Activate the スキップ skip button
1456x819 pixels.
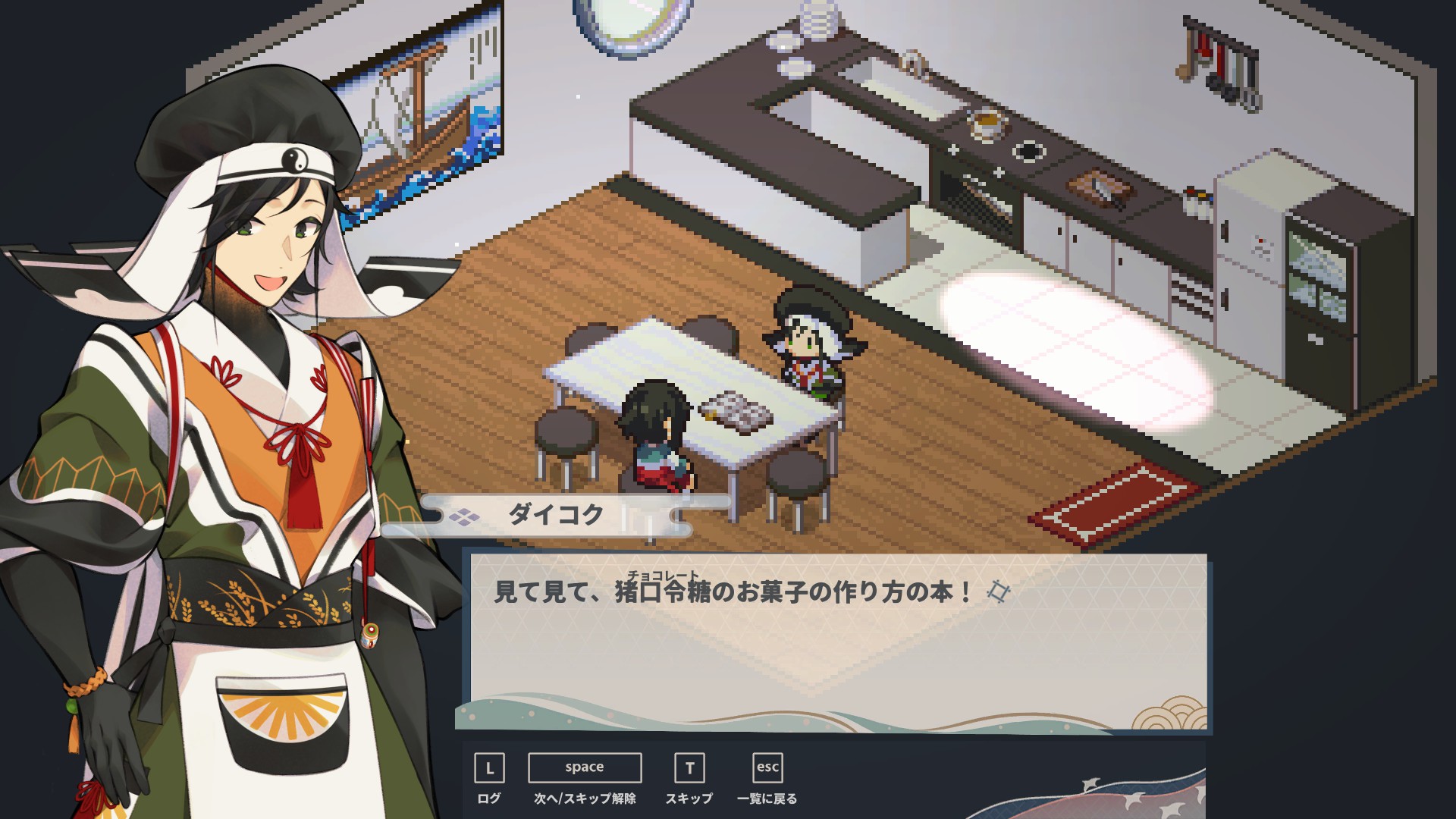[x=689, y=768]
